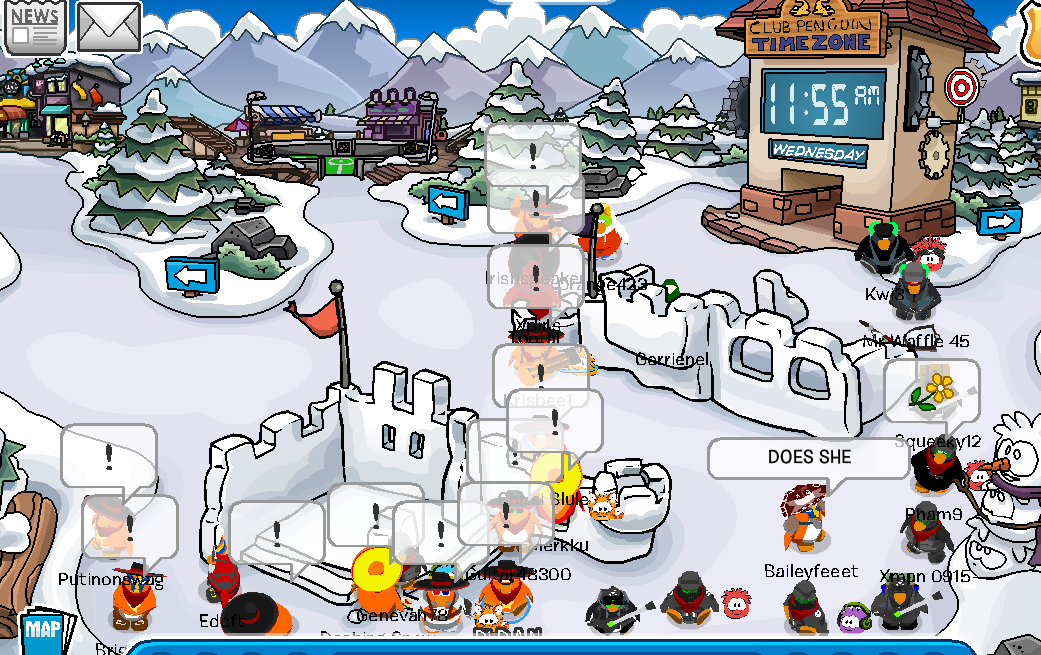This screenshot has width=1041, height=655.
Task: Open the MAP icon
Action: click(42, 630)
